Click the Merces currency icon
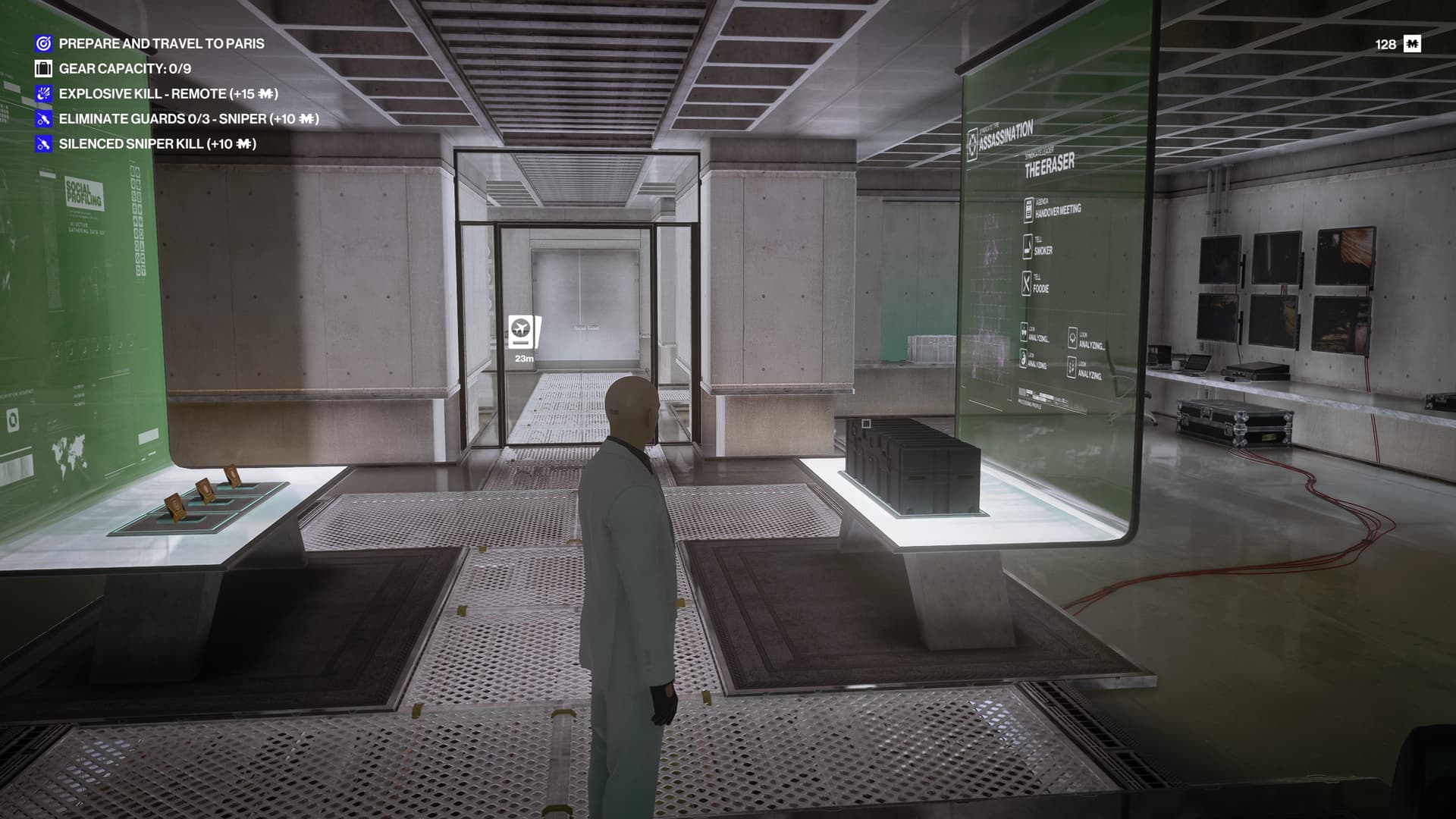 point(1412,44)
